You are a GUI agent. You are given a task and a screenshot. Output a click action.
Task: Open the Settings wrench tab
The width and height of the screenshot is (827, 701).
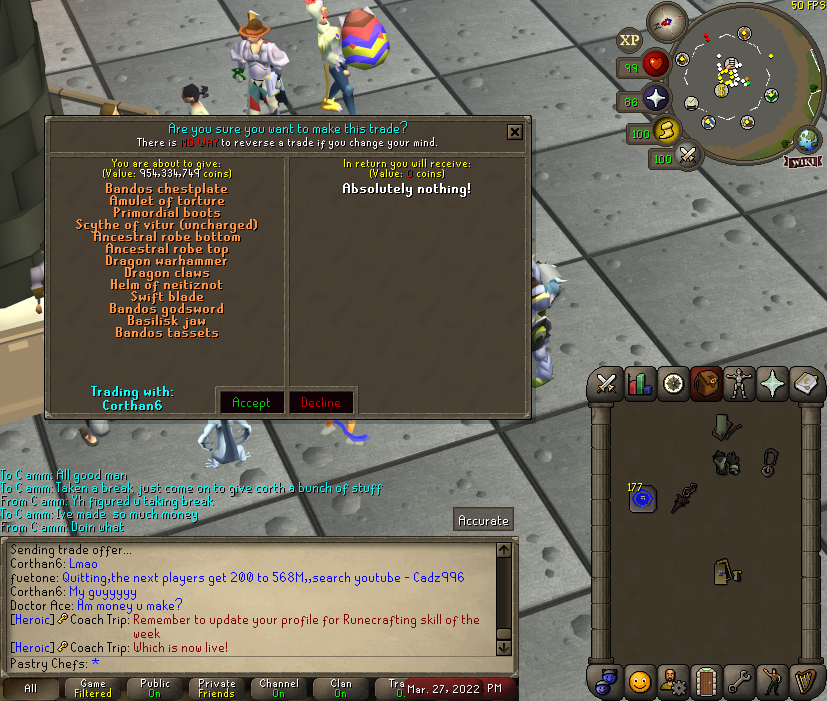[739, 680]
